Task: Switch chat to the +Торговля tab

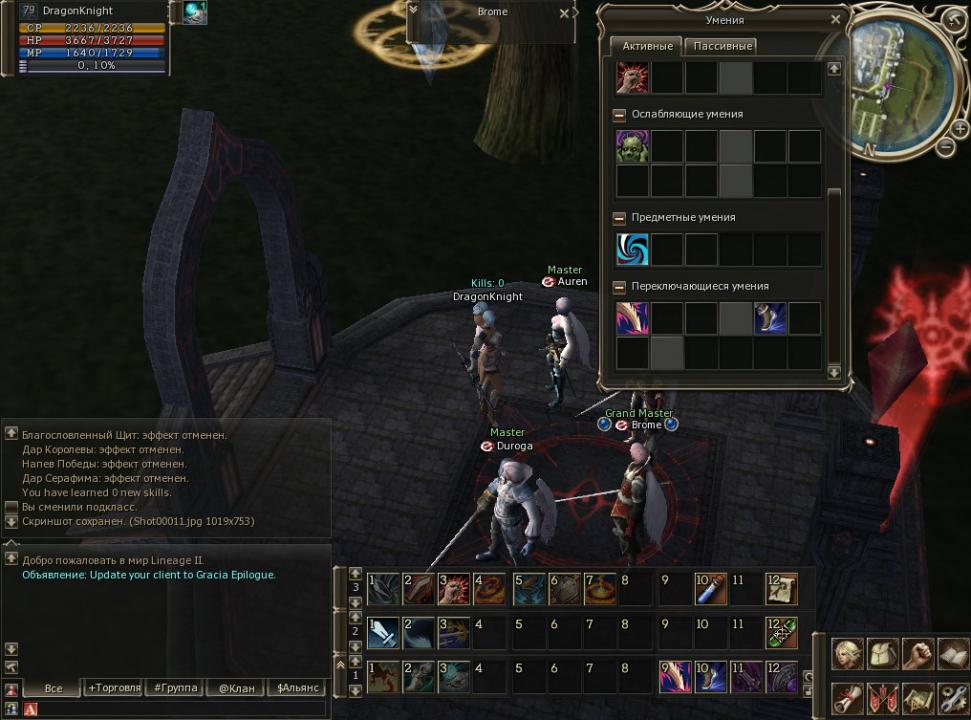Action: tap(114, 688)
